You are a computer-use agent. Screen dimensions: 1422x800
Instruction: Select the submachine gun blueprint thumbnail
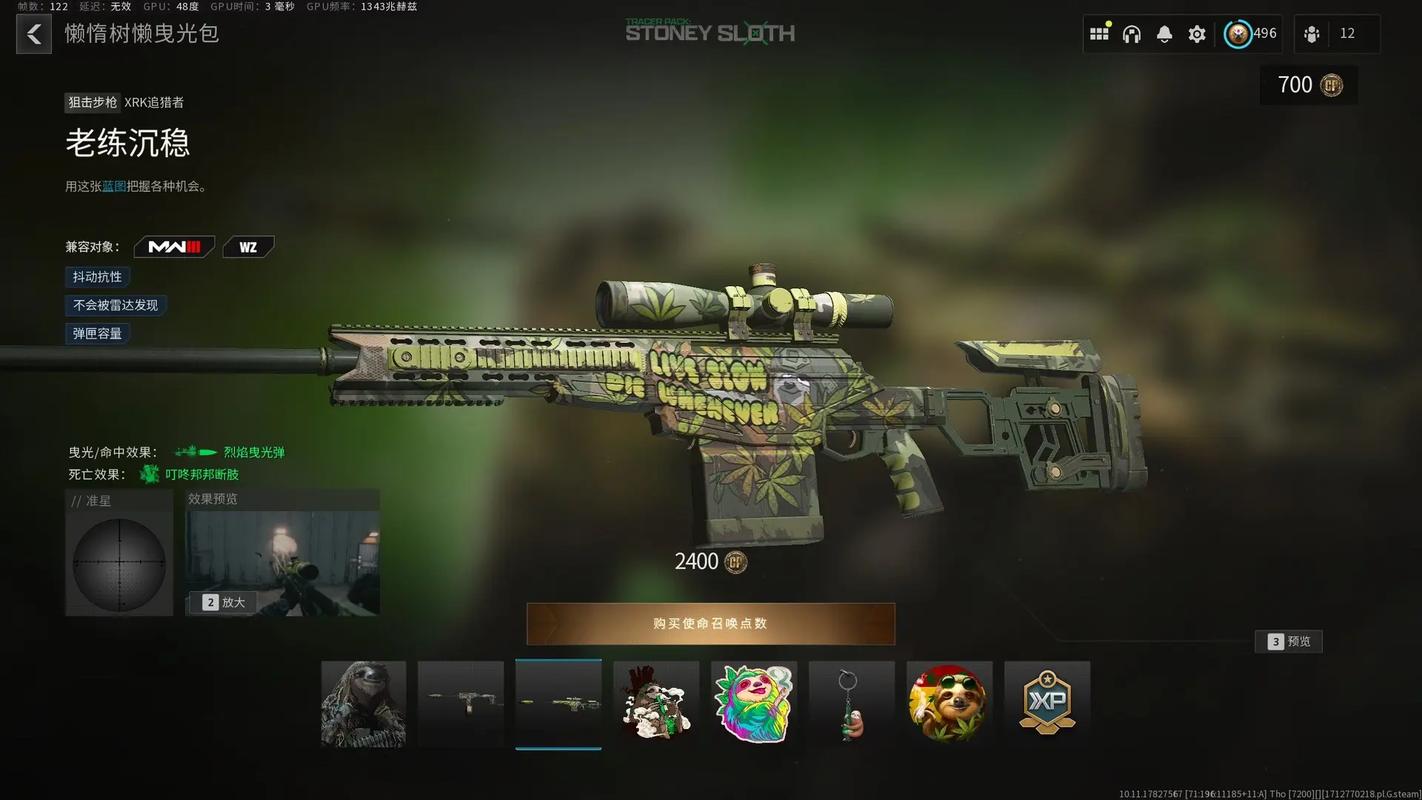tap(461, 703)
